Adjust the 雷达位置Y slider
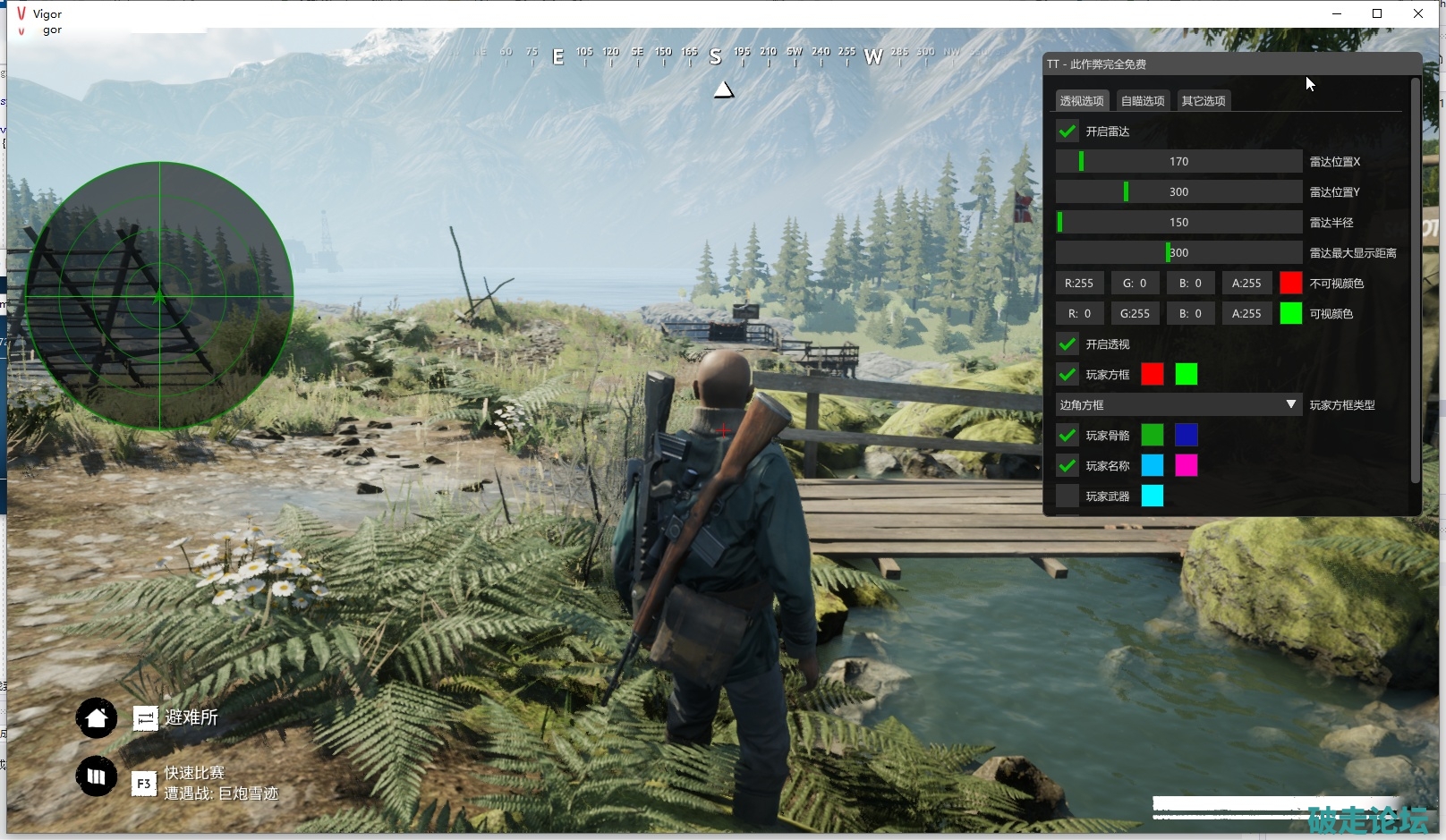This screenshot has width=1446, height=840. coord(1178,192)
